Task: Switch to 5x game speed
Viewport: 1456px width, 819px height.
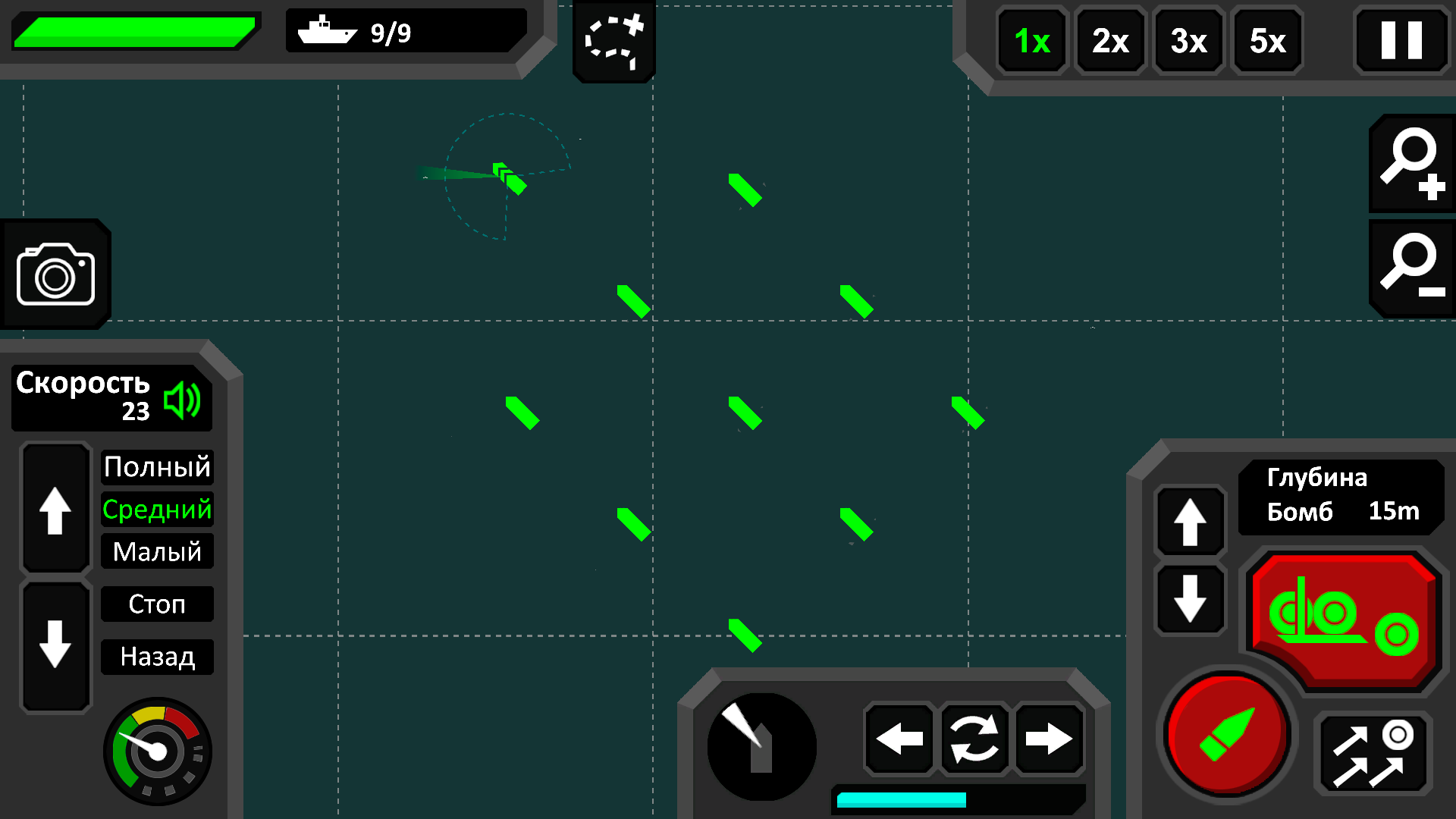Action: pyautogui.click(x=1266, y=42)
